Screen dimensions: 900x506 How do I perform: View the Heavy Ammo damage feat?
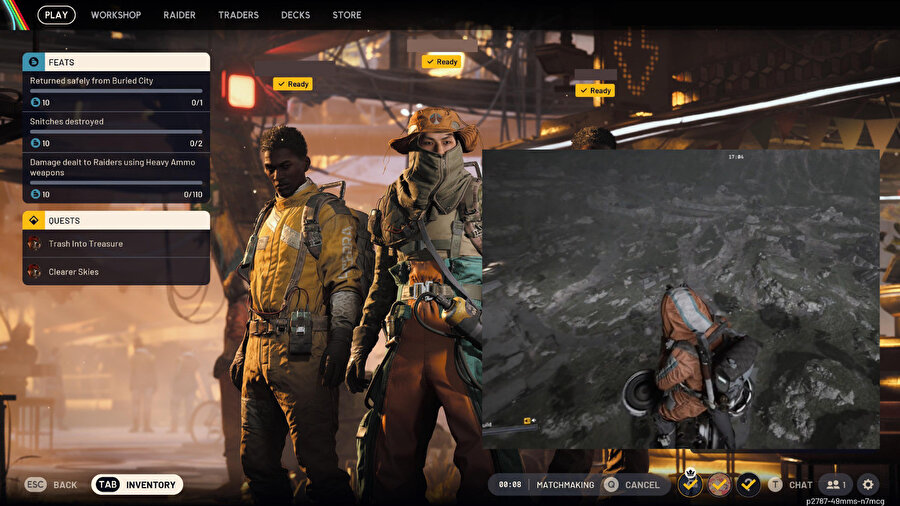click(x=116, y=177)
